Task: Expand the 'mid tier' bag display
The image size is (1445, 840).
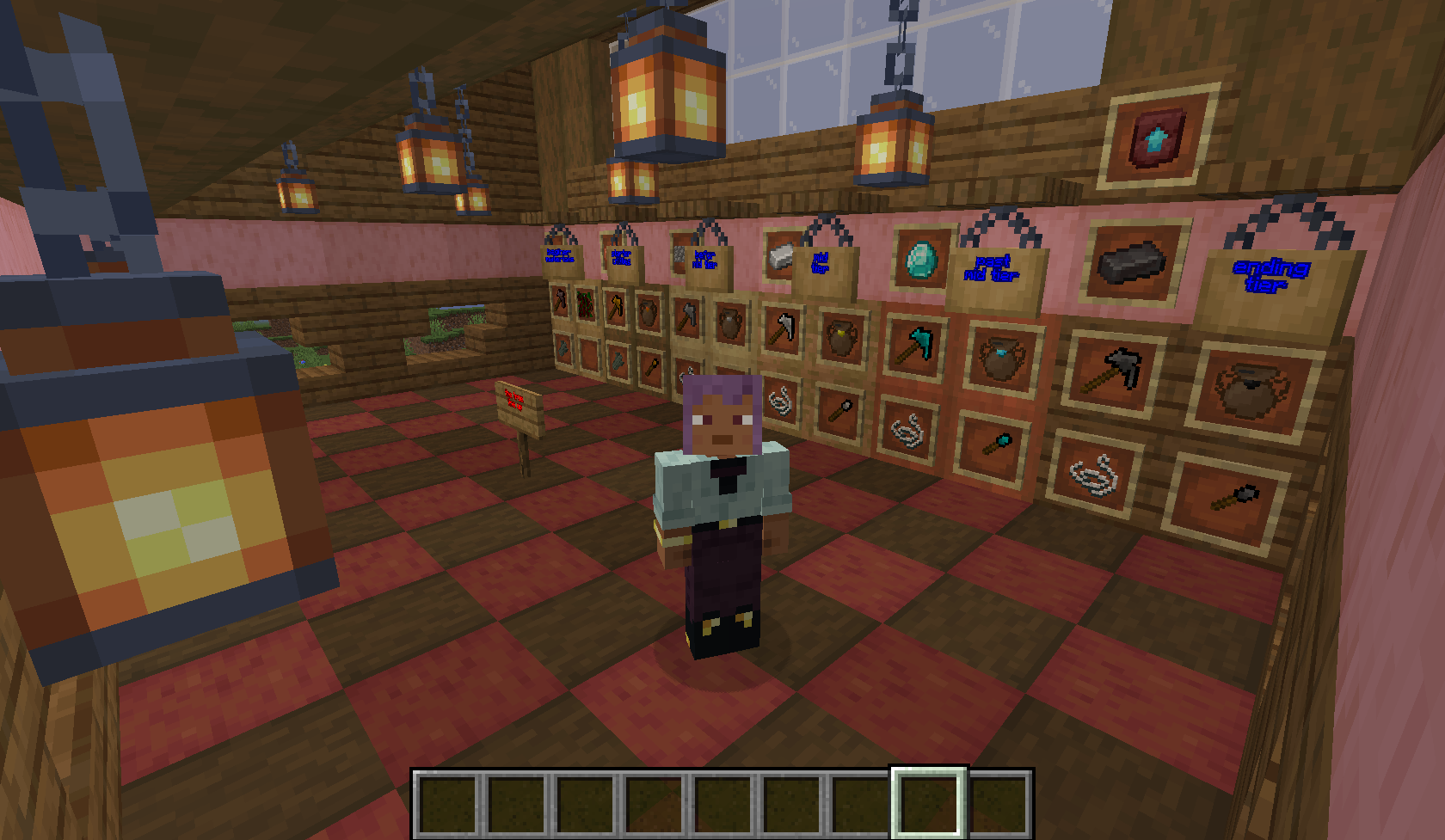Action: point(821,262)
